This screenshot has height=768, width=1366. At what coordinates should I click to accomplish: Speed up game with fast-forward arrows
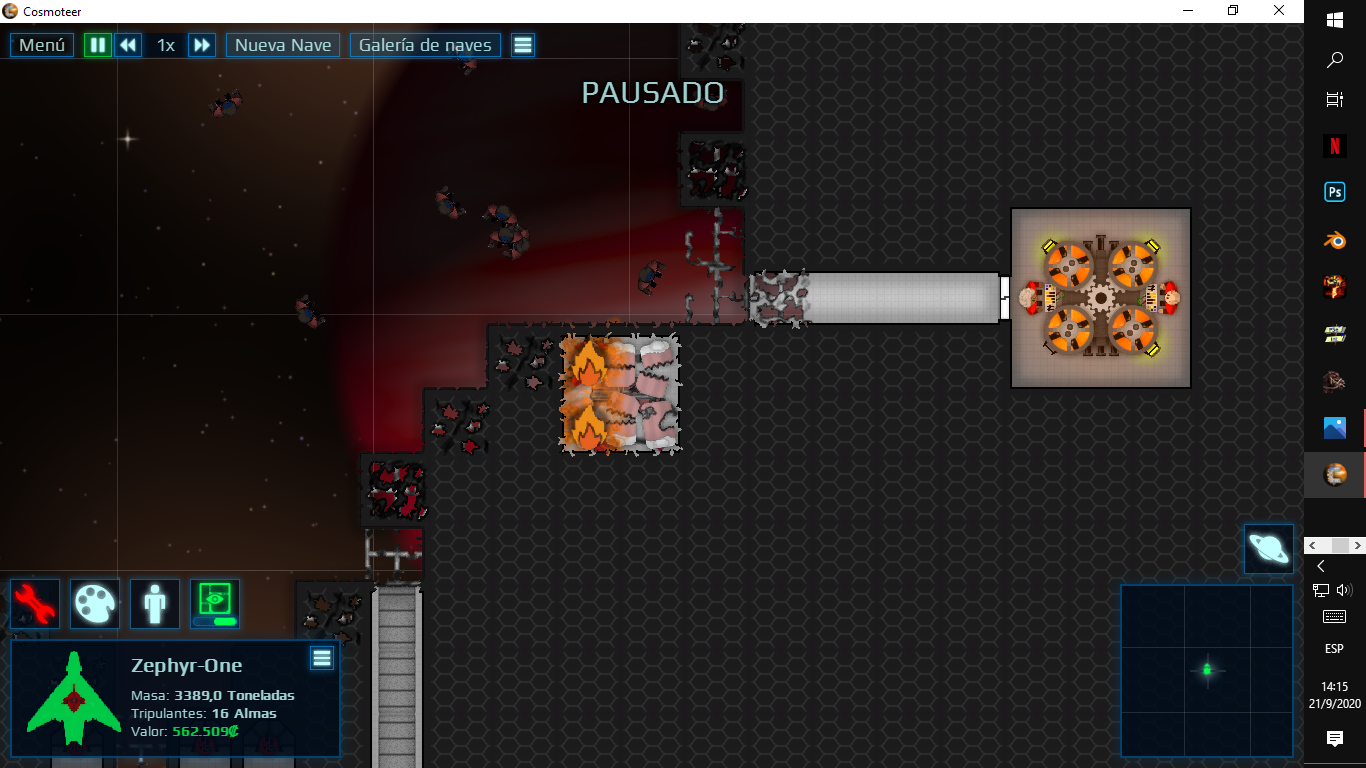pos(202,45)
